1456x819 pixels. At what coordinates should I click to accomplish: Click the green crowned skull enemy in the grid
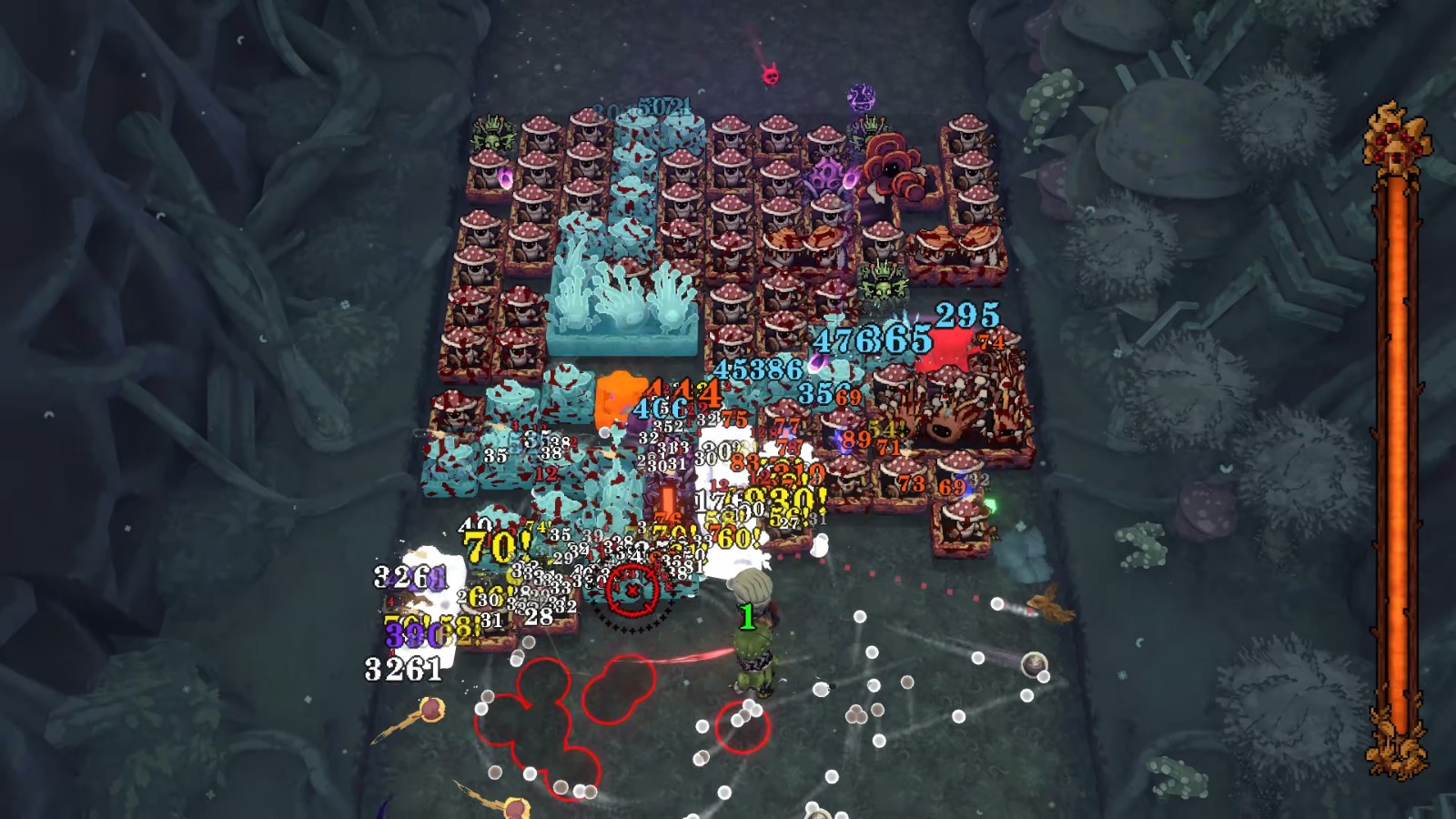[x=882, y=283]
